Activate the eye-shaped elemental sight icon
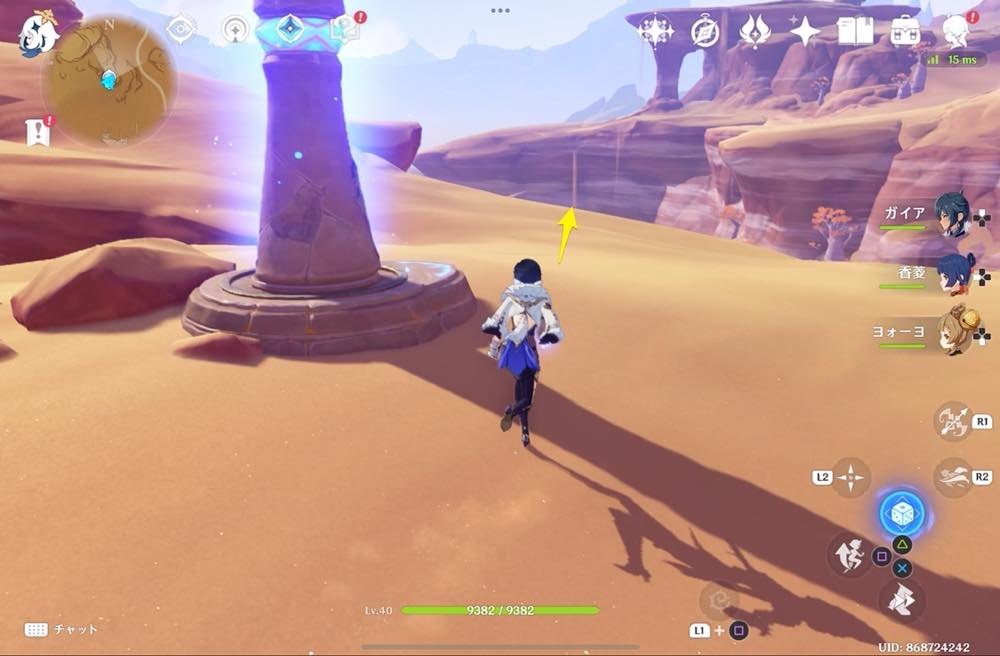1000x656 pixels. point(180,29)
